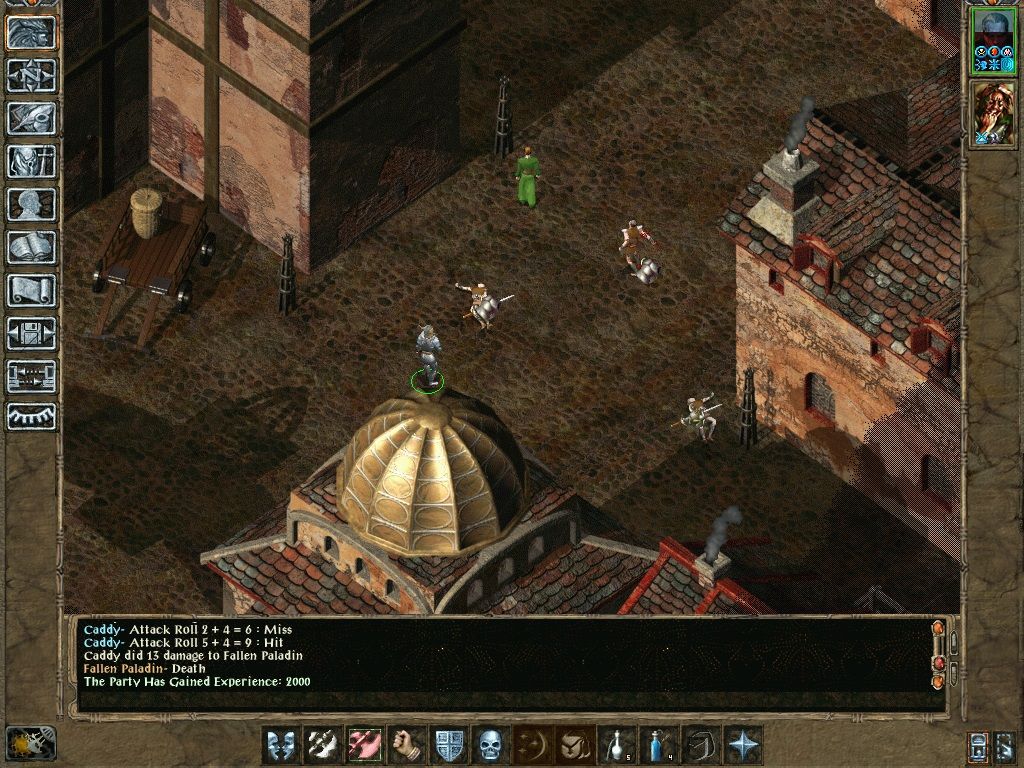
Task: Click the rest button showing a closed eye
Action: pyautogui.click(x=31, y=417)
